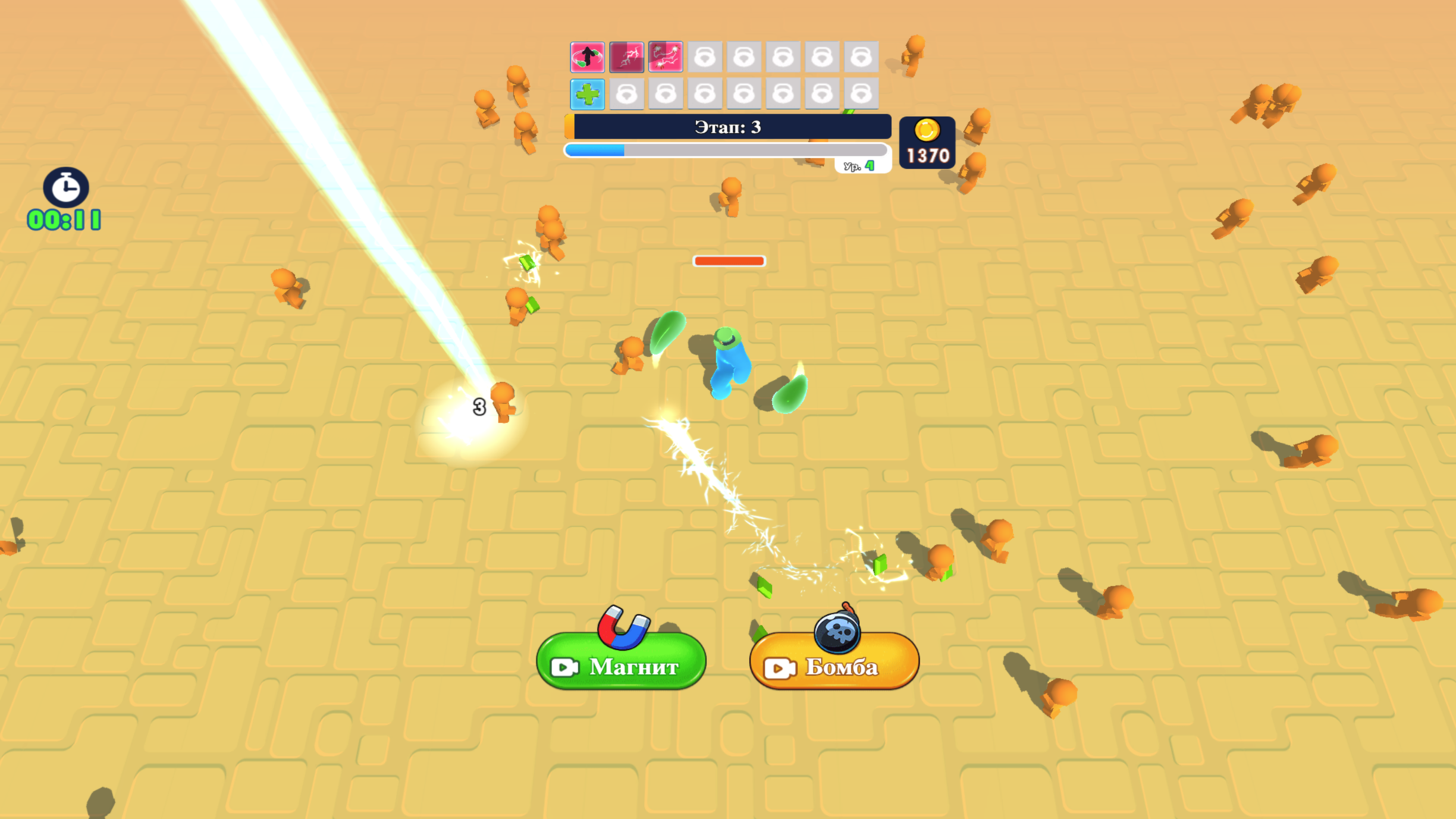Open the green plus ability slot

[x=586, y=94]
